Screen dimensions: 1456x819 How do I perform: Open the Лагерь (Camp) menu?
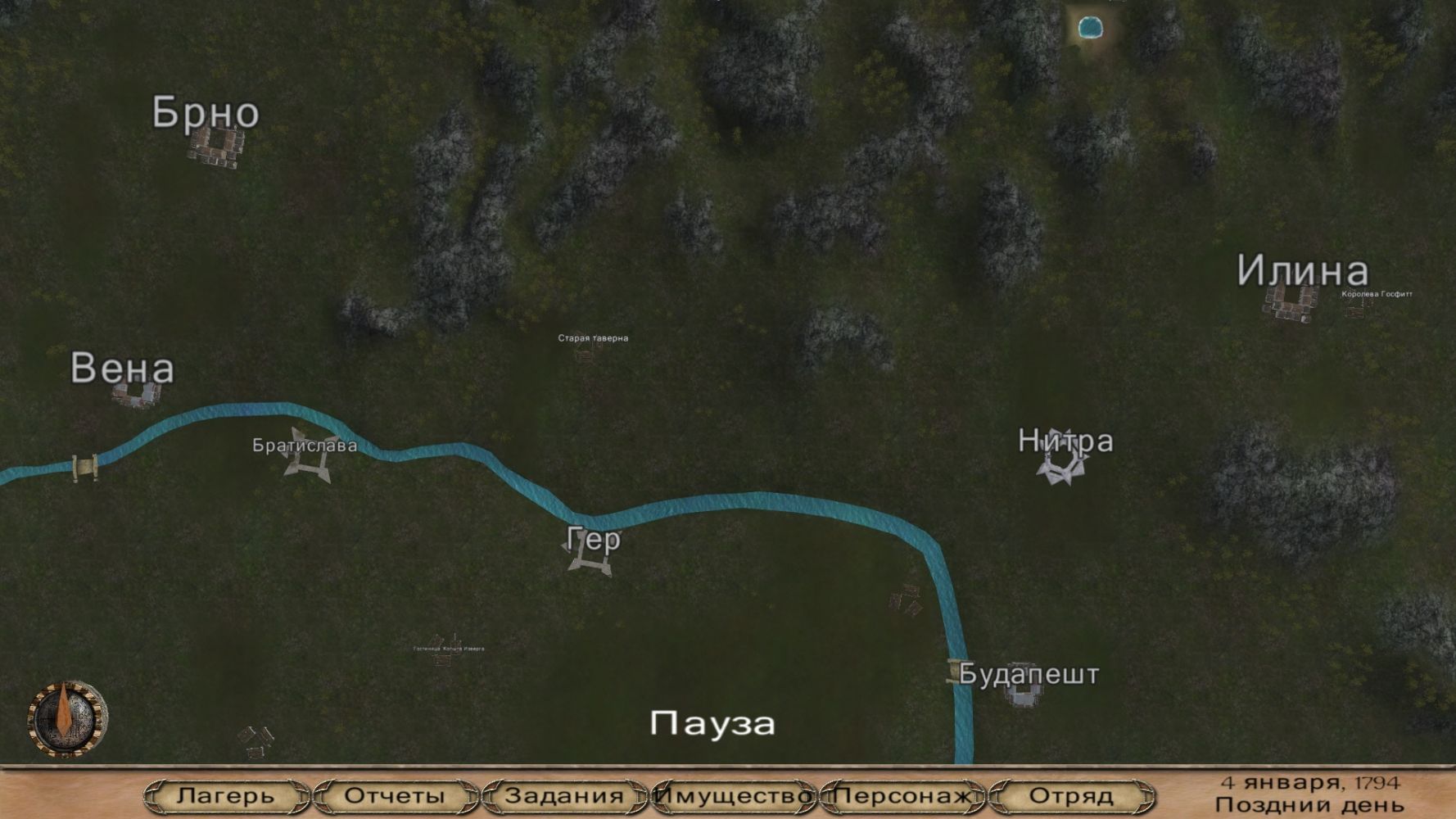click(226, 795)
